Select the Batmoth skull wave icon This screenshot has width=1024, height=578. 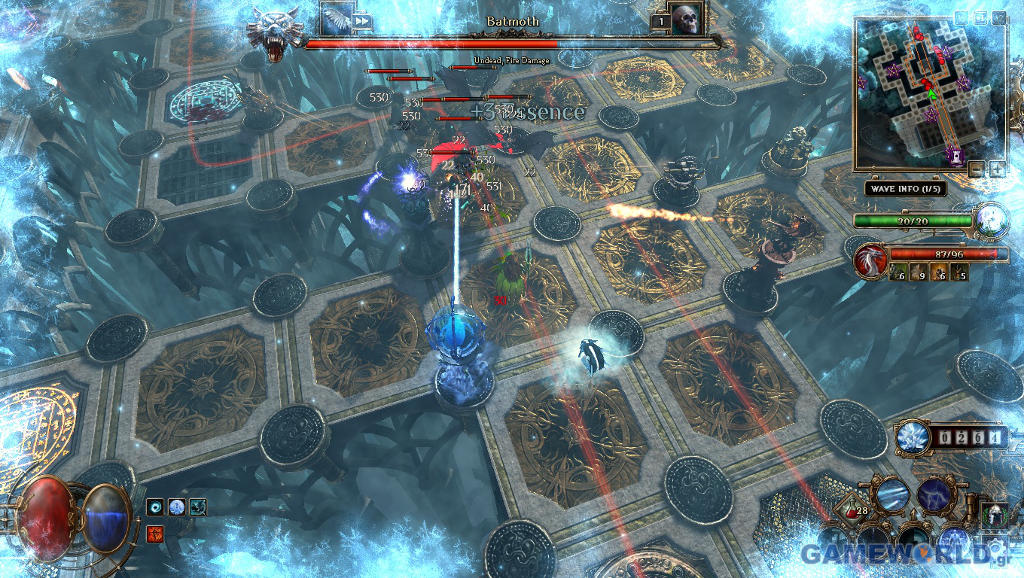coord(685,20)
